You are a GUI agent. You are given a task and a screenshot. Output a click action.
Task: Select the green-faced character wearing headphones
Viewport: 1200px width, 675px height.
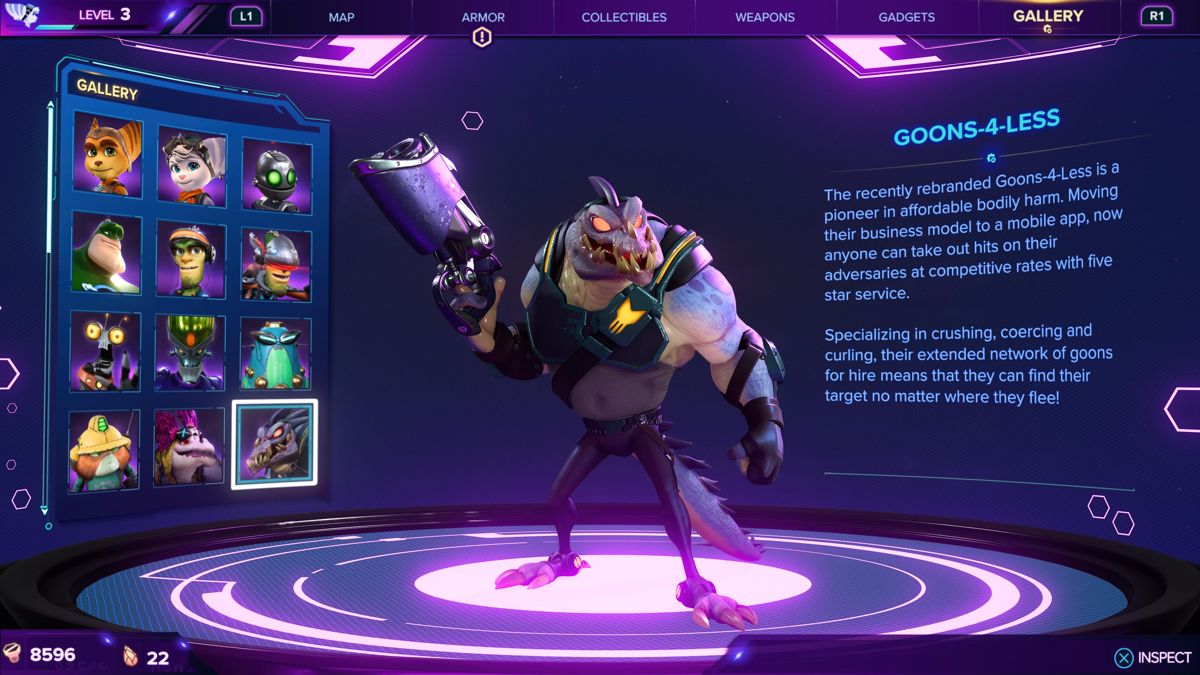point(191,257)
